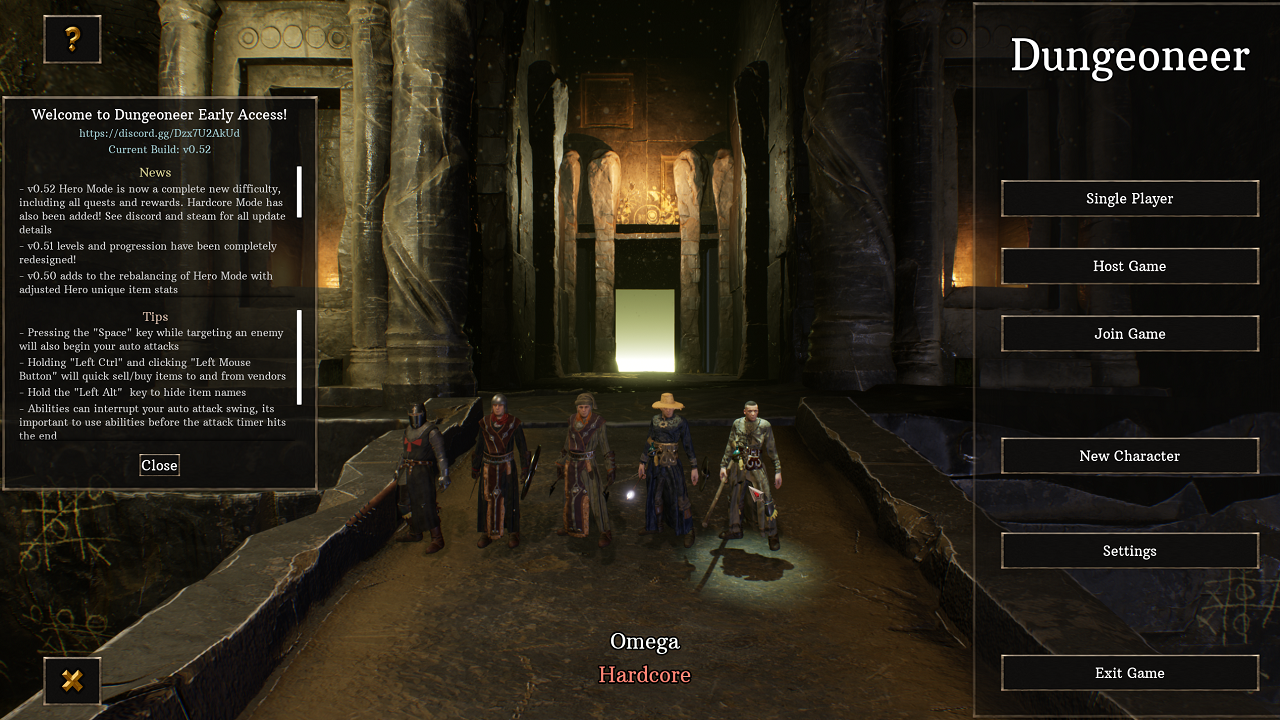This screenshot has height=720, width=1280.
Task: Click the Hardcore difficulty label
Action: (x=644, y=675)
